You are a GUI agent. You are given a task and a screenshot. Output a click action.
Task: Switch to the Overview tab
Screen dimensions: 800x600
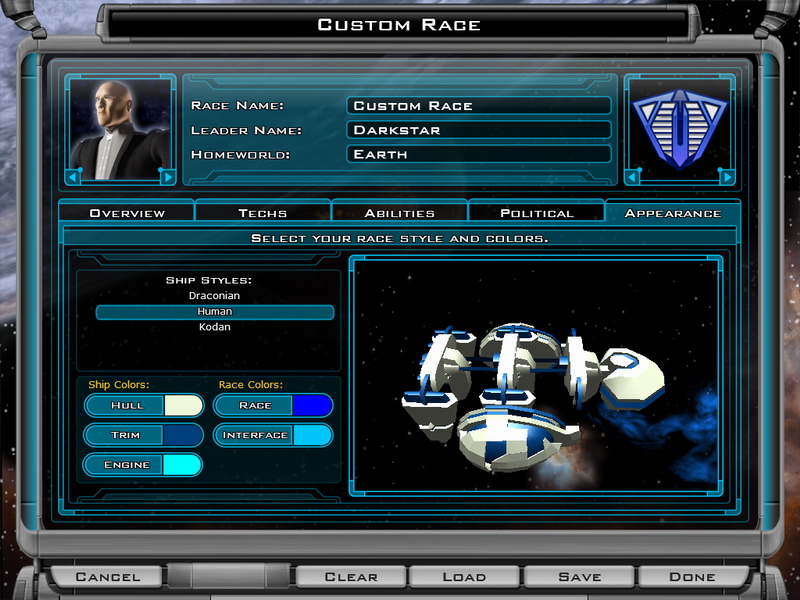click(127, 213)
